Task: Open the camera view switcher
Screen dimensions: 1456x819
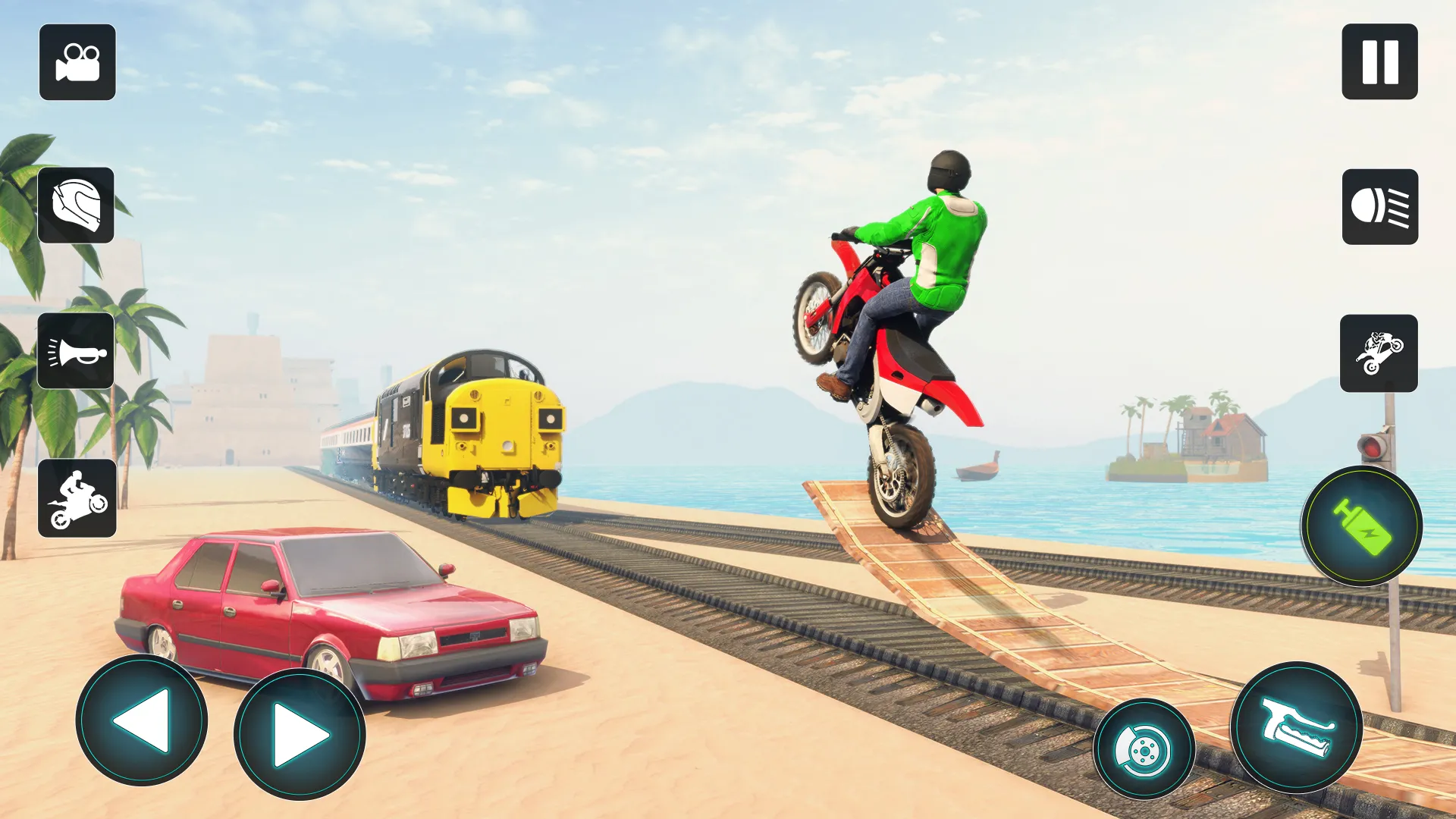Action: [x=77, y=63]
